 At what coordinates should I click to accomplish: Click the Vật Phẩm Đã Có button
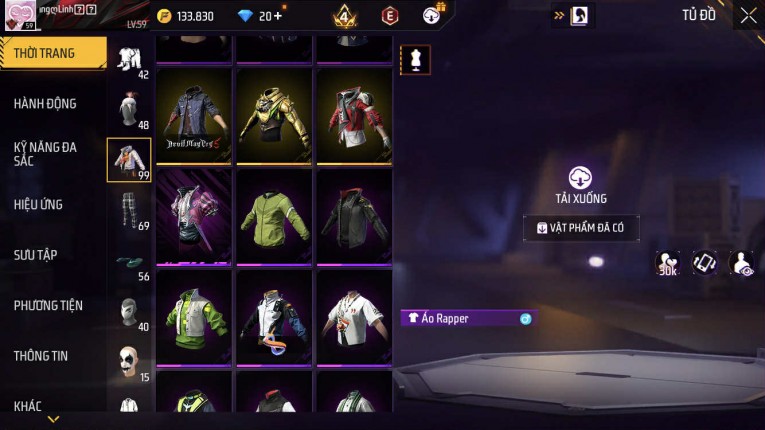tap(581, 228)
